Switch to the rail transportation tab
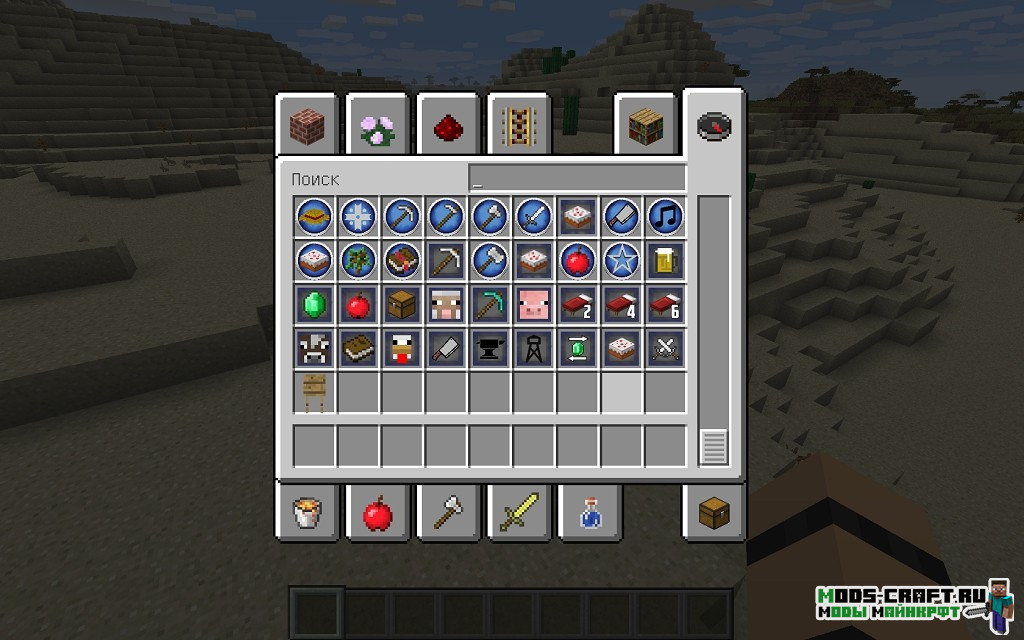This screenshot has height=640, width=1024. point(519,126)
